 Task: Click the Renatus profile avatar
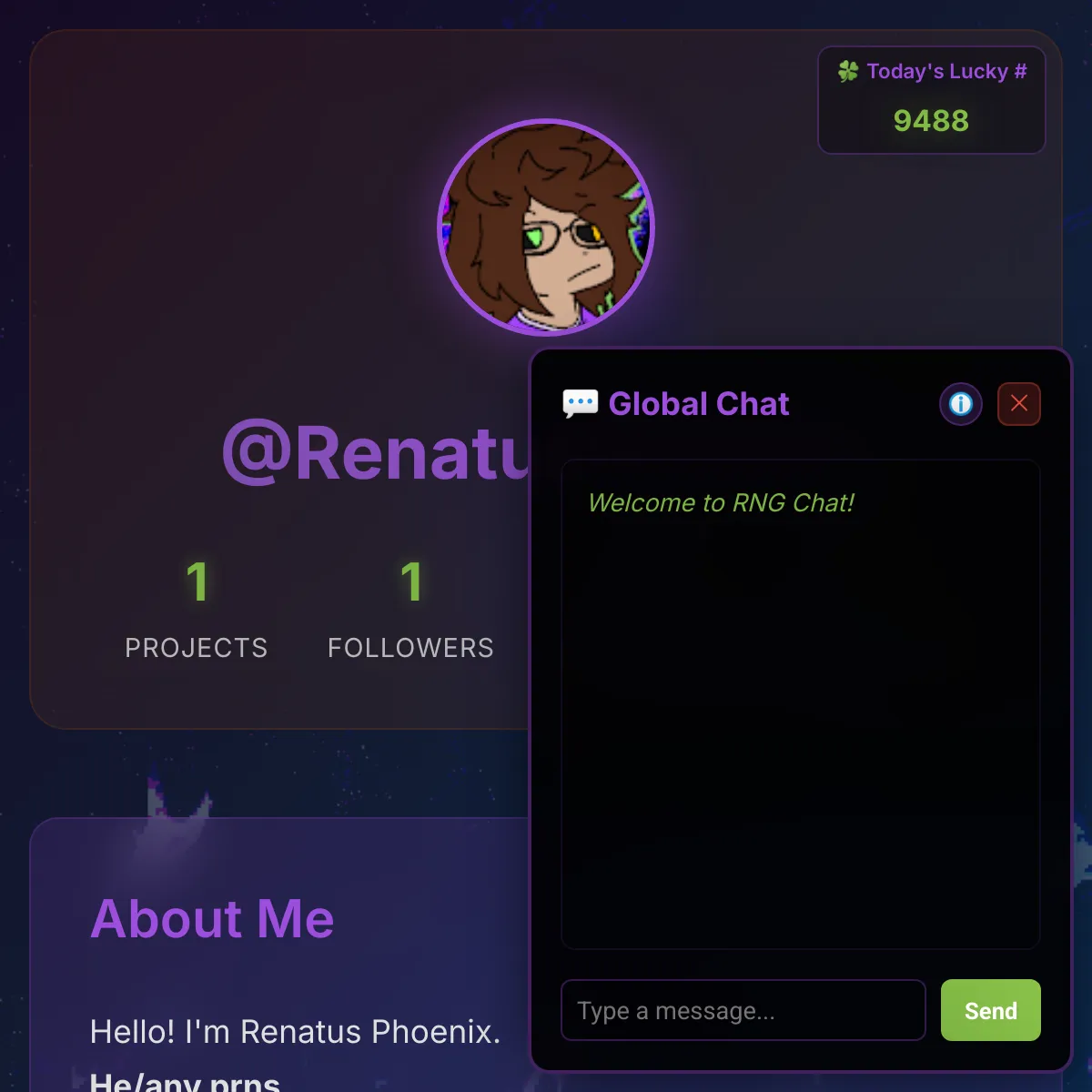546,227
